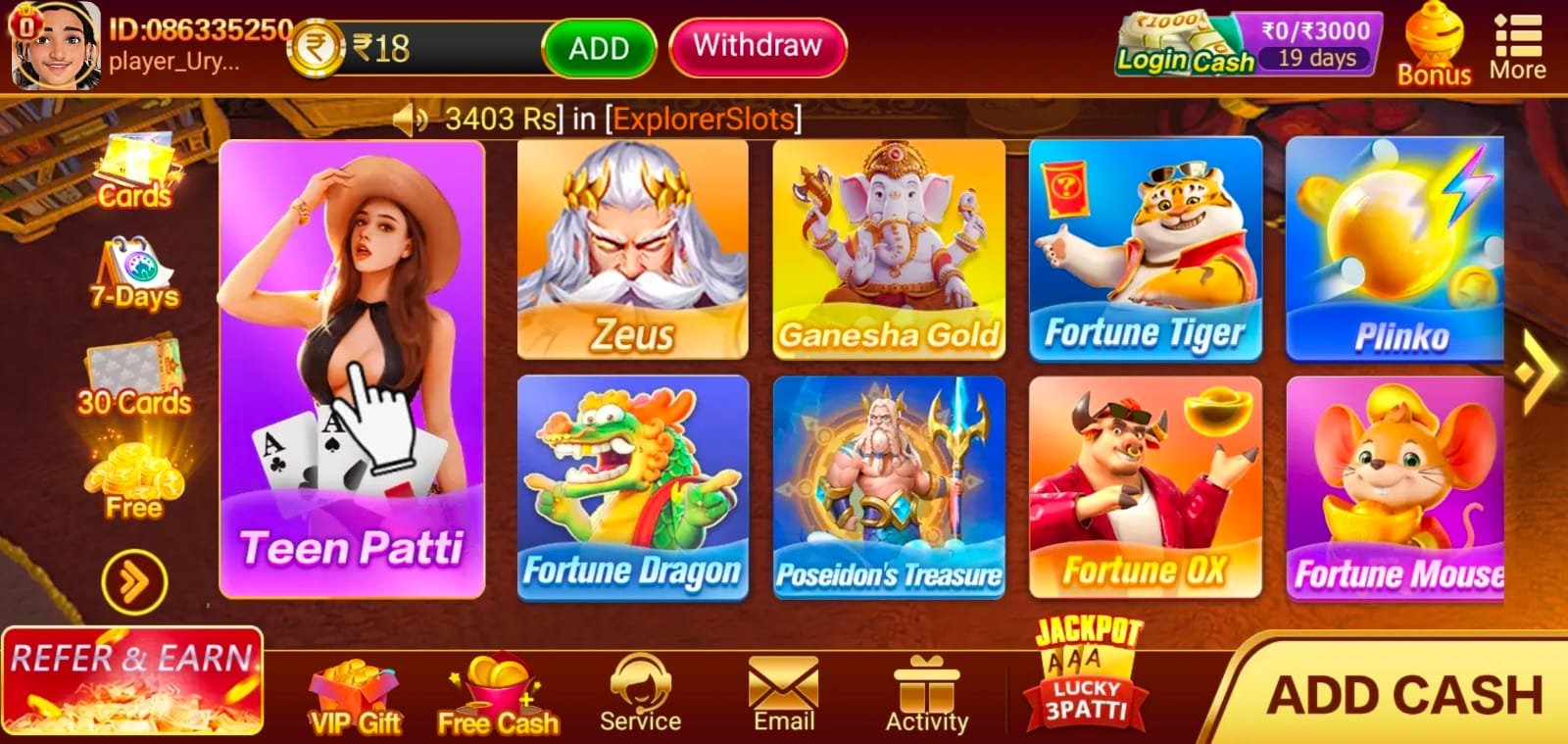This screenshot has height=744, width=1568.
Task: Launch the Fortune Tiger game
Action: [1145, 250]
